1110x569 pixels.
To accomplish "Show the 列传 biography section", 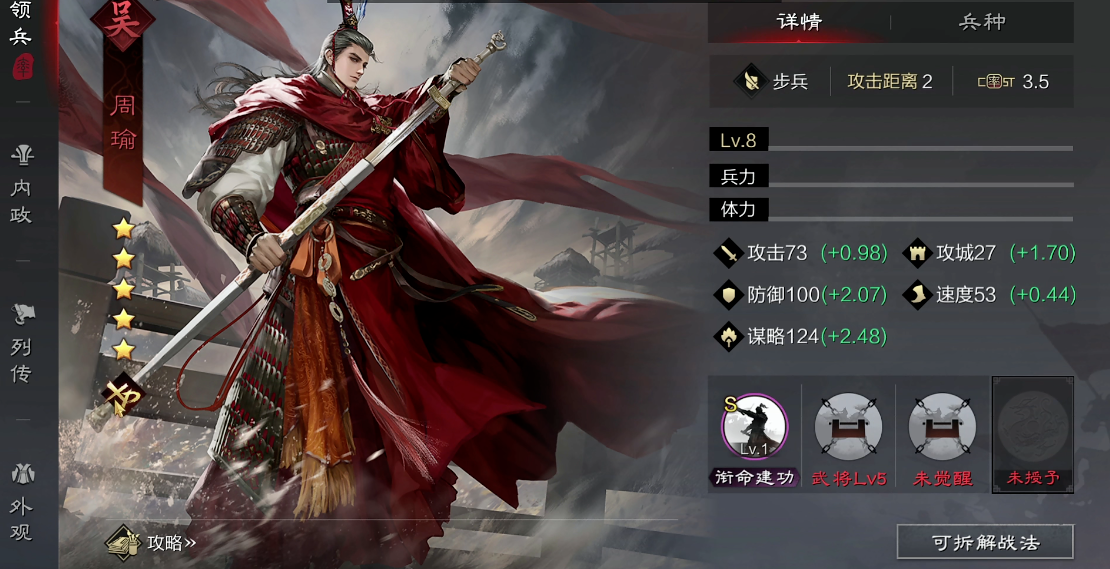I will tap(21, 346).
